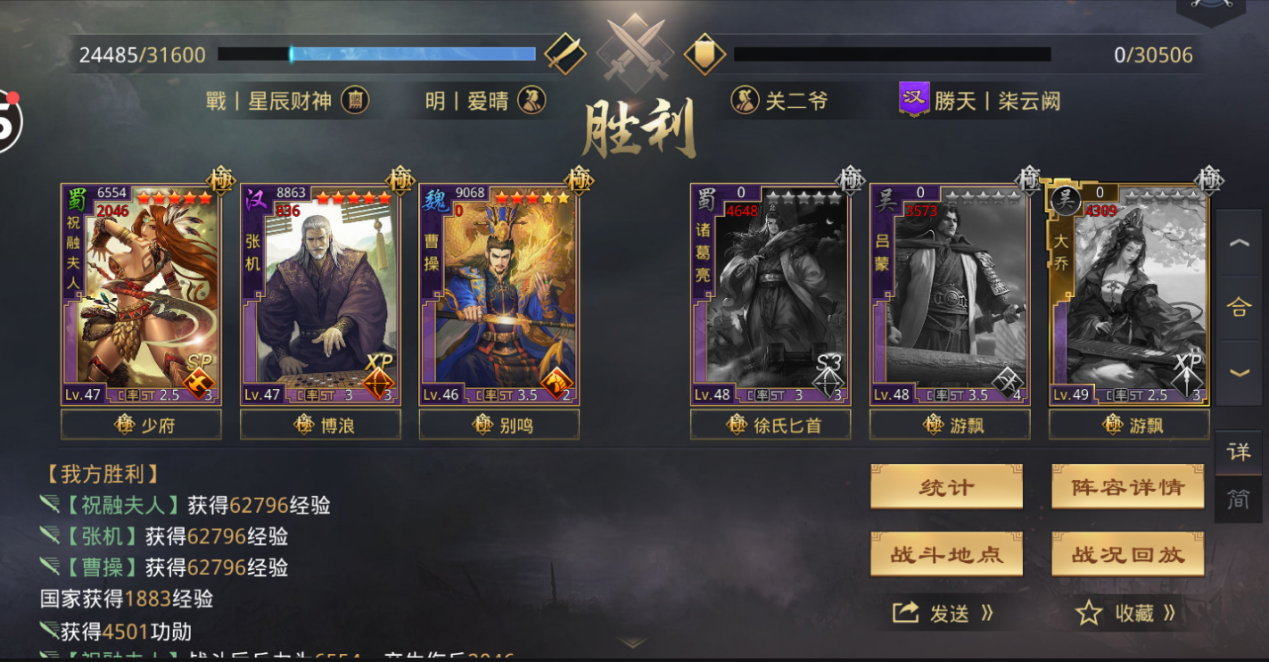Image resolution: width=1269 pixels, height=662 pixels.
Task: Open the 徐氏匕首 equipment label
Action: tap(770, 425)
